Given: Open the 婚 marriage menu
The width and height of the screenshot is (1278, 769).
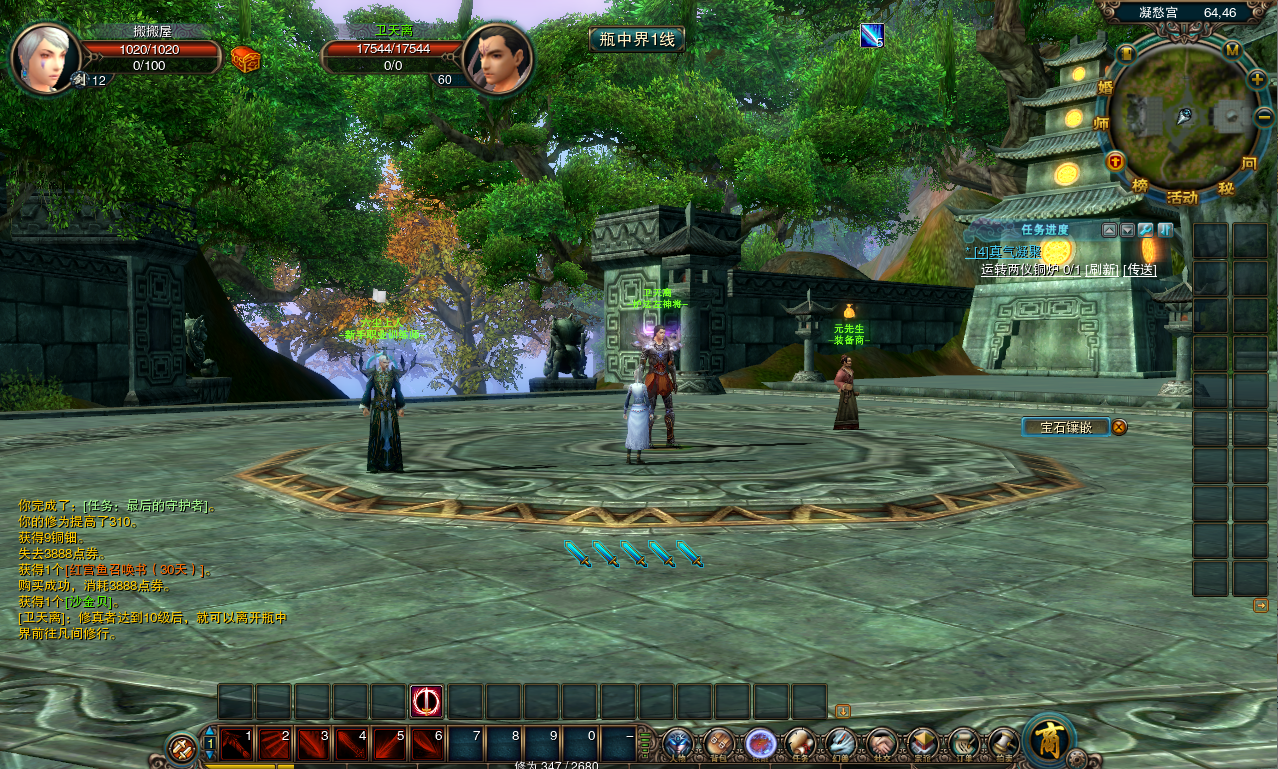Looking at the screenshot, I should [x=1106, y=87].
